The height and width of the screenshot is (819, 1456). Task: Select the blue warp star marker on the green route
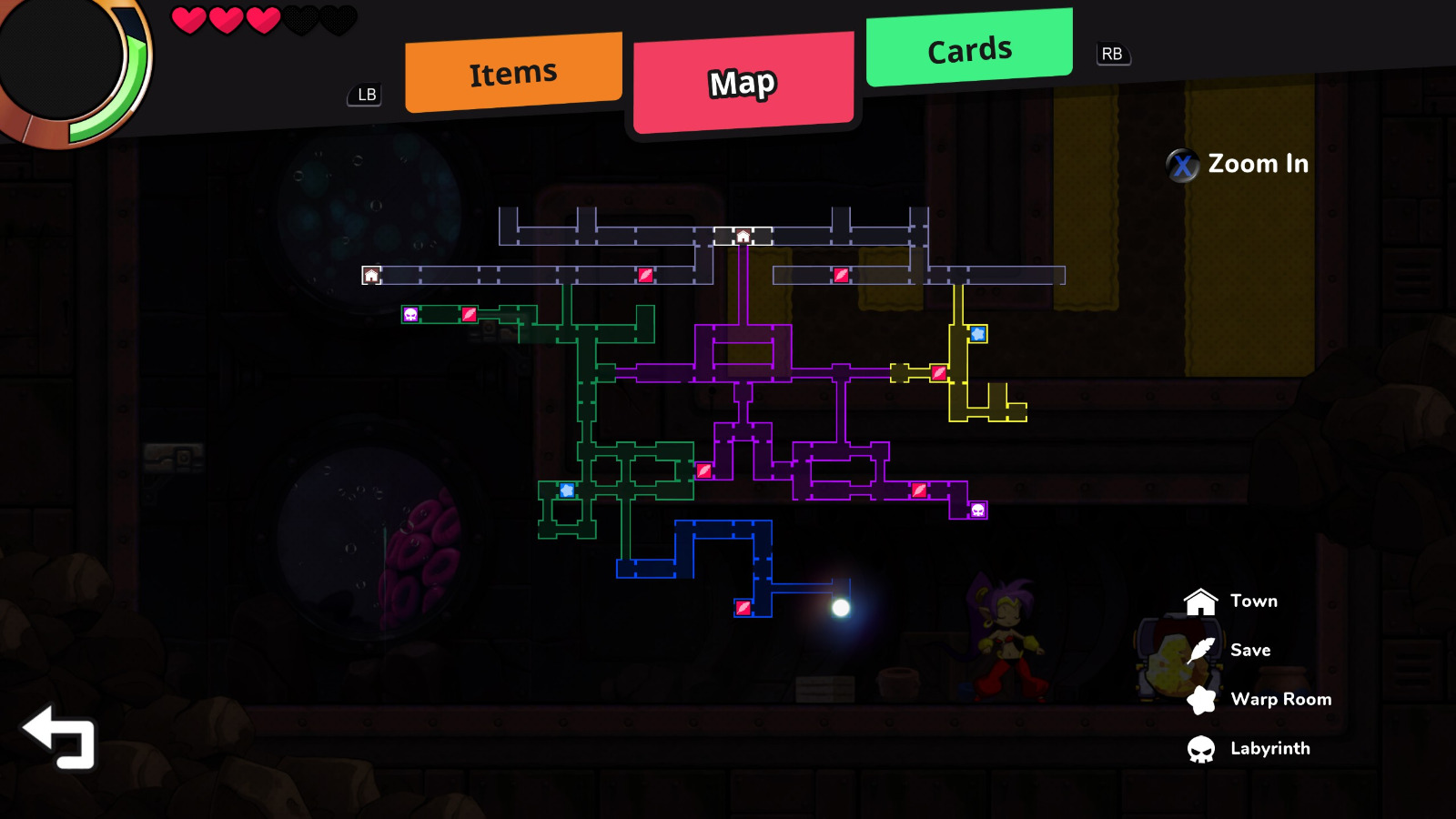pos(565,492)
